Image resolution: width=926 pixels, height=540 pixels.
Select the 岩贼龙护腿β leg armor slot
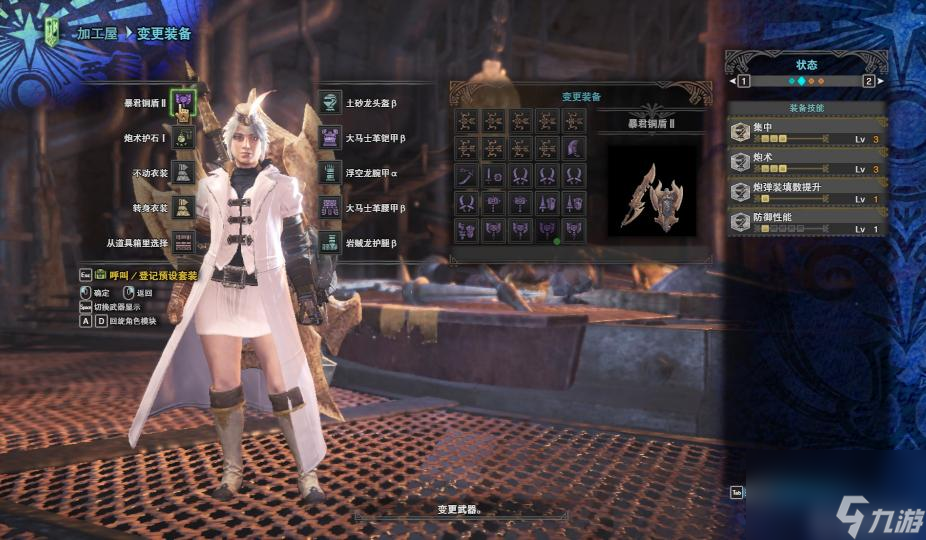(330, 242)
